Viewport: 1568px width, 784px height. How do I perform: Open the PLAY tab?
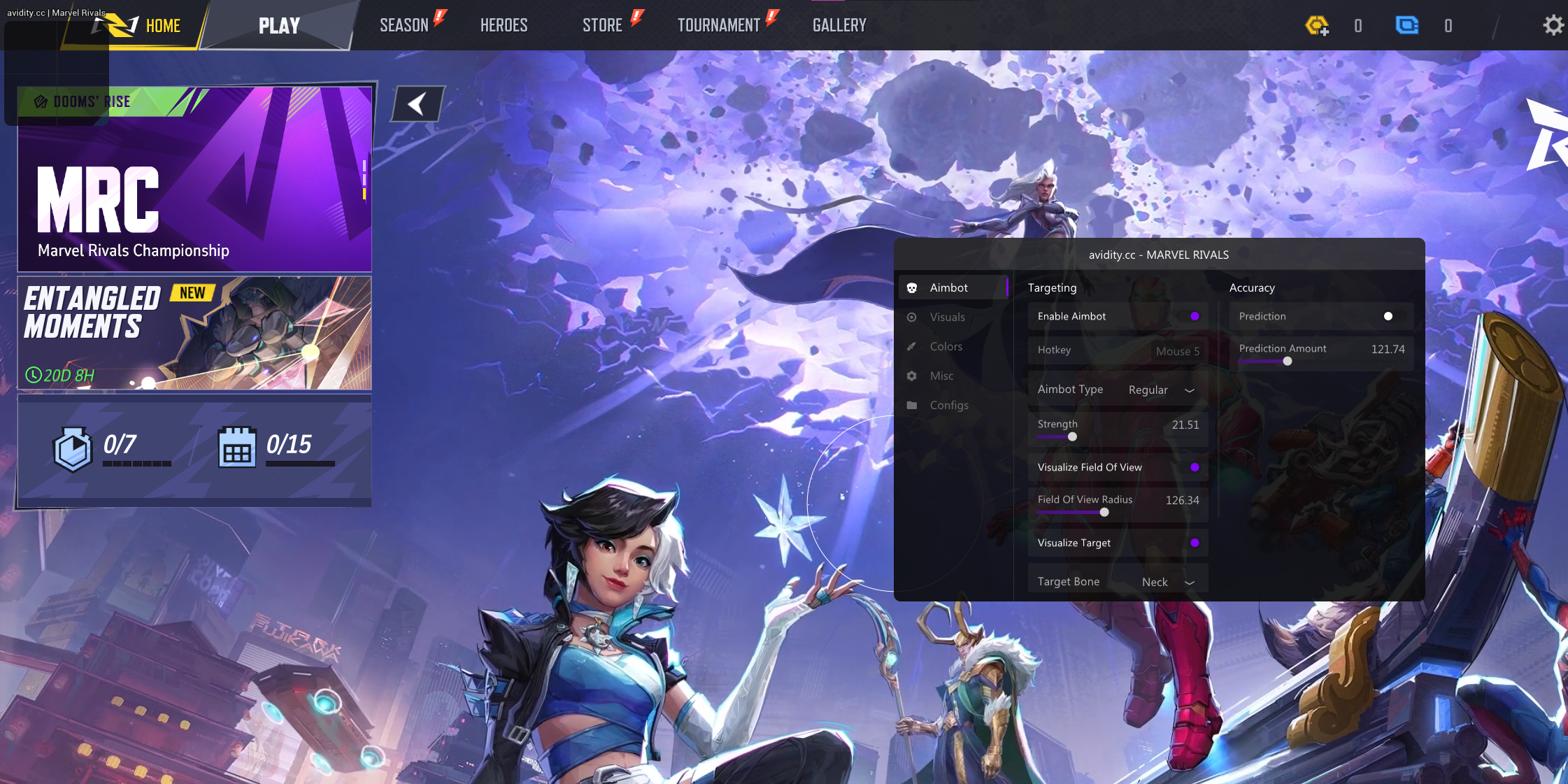279,26
